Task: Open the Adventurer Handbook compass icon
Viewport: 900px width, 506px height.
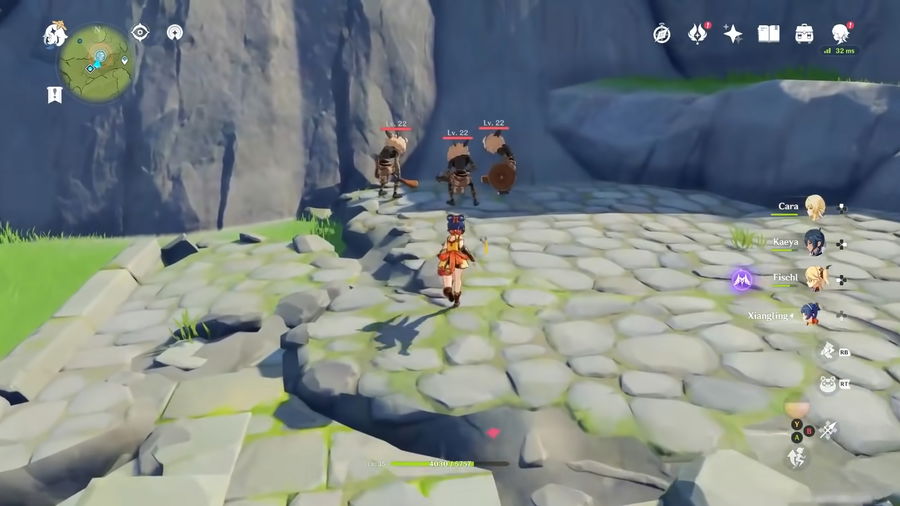Action: point(662,34)
